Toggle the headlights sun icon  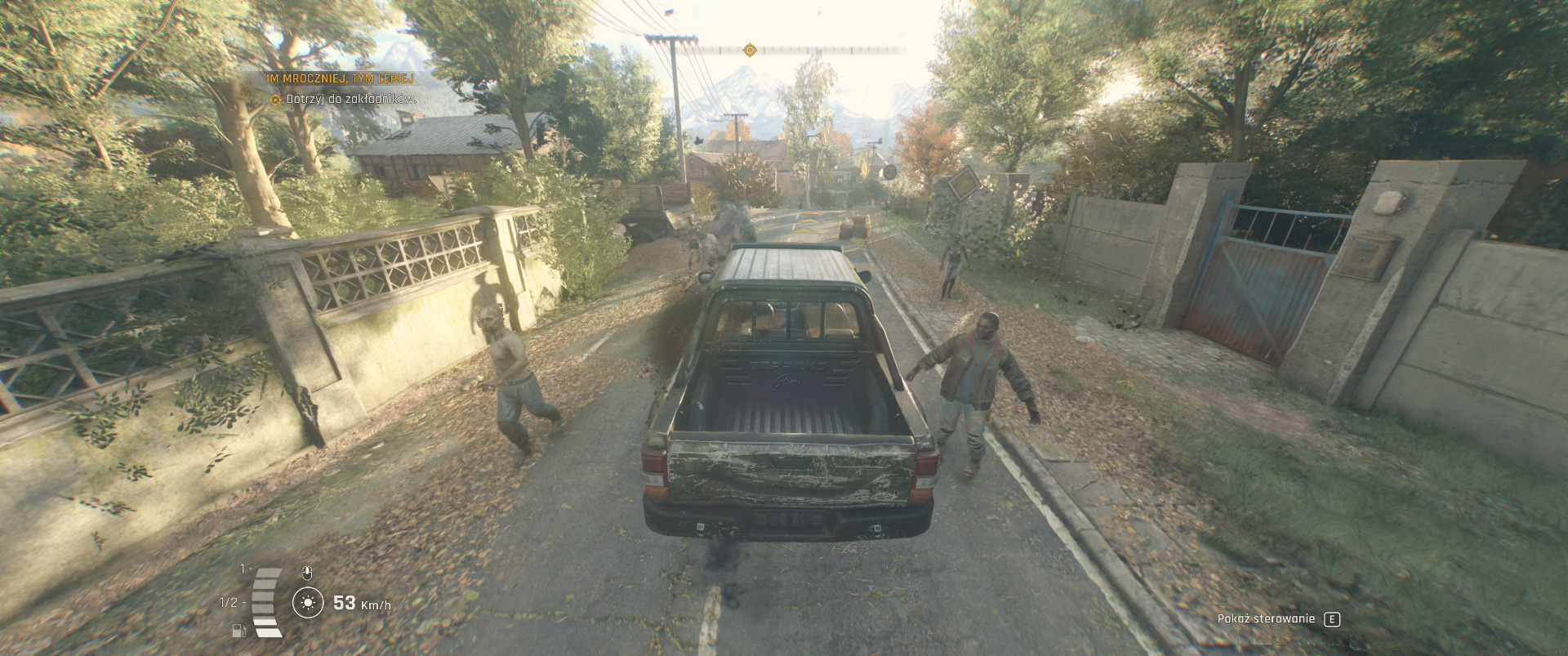click(308, 604)
